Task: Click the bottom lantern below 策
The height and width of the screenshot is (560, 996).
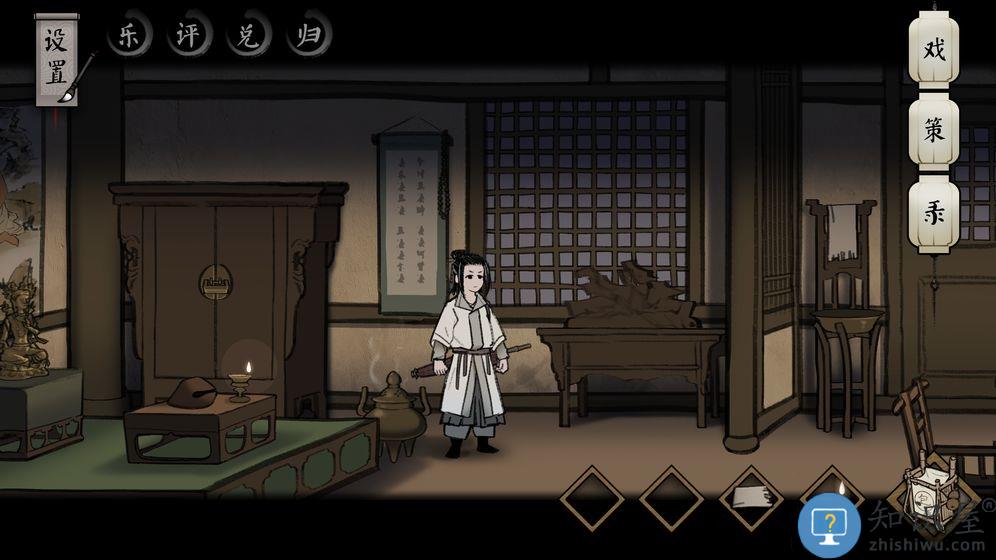Action: coord(934,215)
